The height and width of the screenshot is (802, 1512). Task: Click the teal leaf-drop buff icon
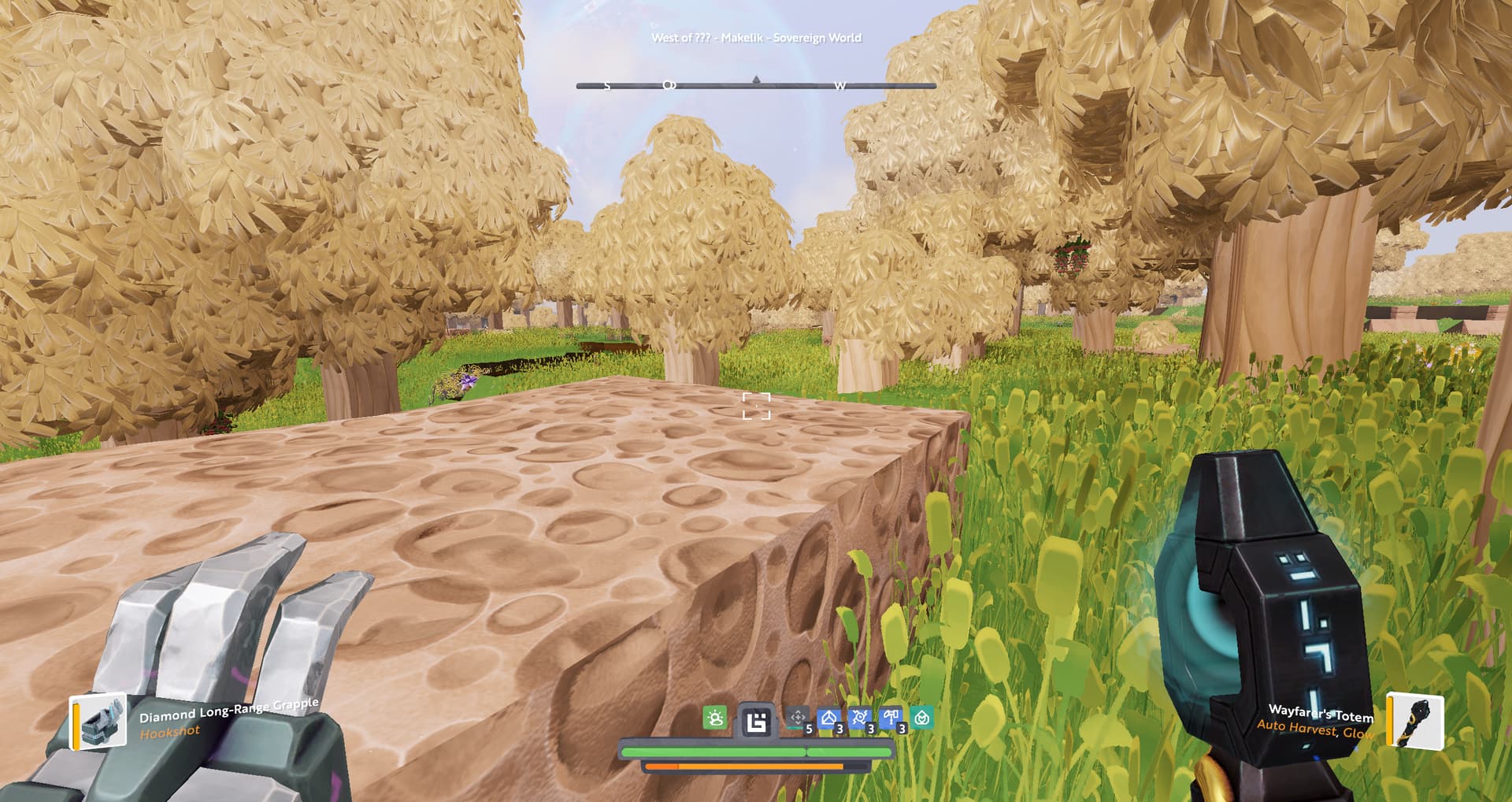pos(922,718)
